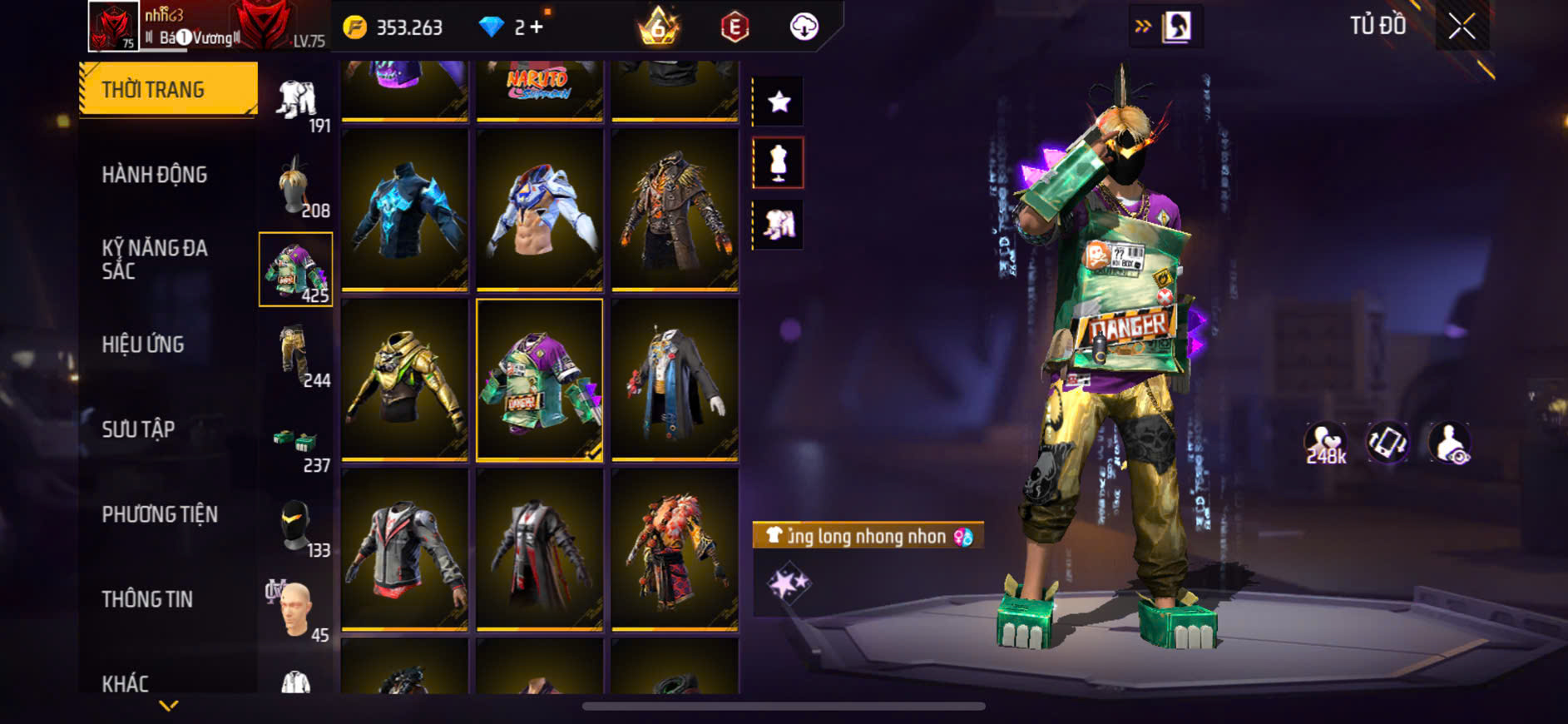1568x724 pixels.
Task: Show the Thông Tin section
Action: [x=147, y=599]
